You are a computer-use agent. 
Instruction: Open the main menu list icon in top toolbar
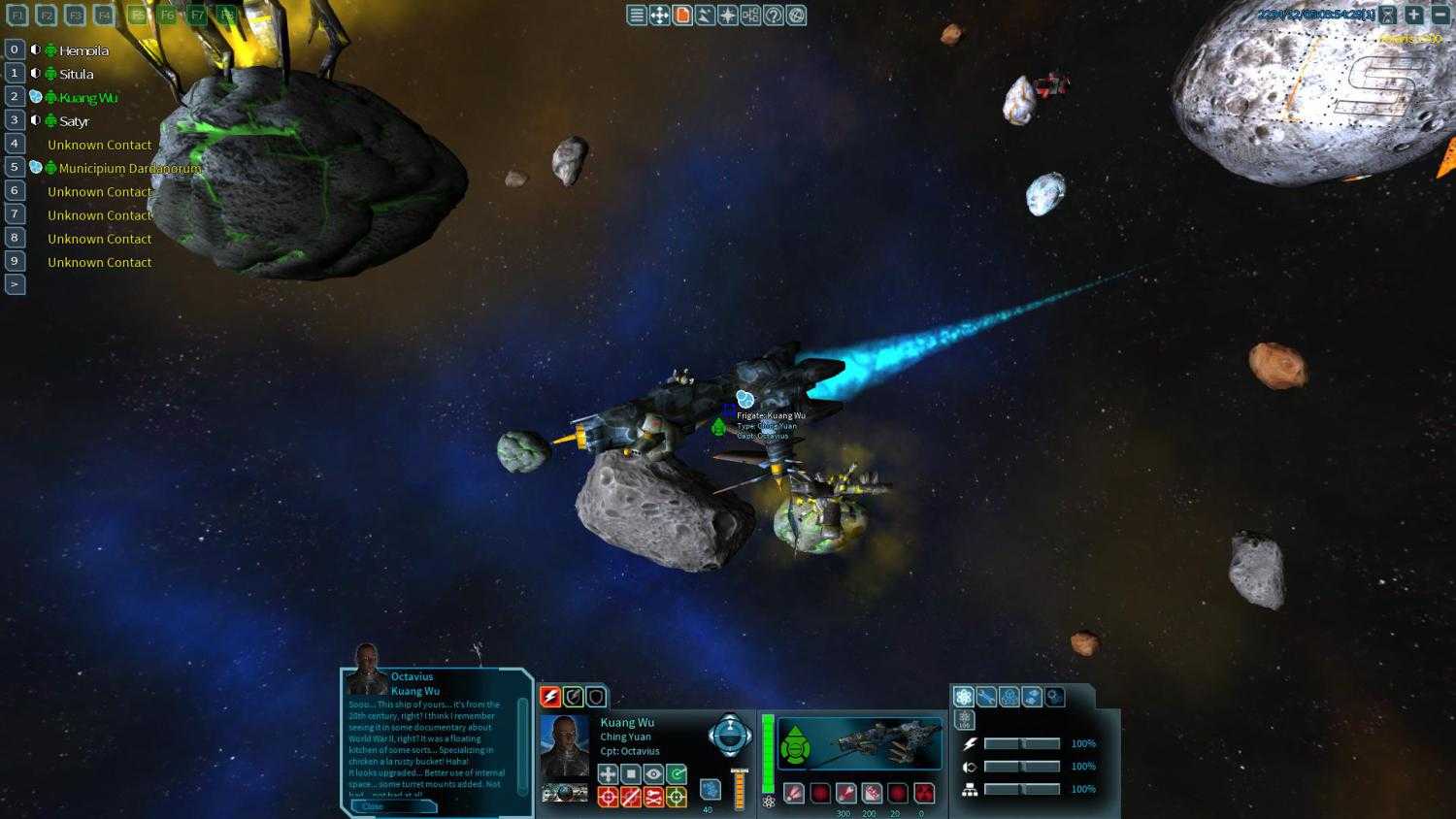[x=636, y=15]
